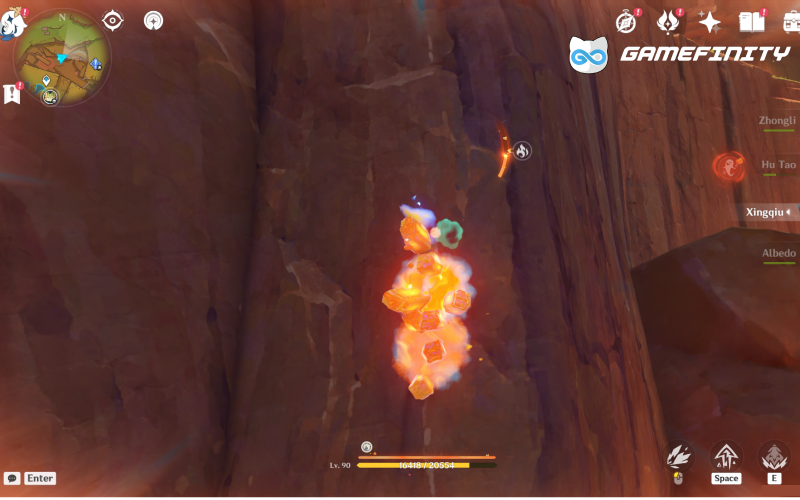Open the Adventurer Handbook book icon
Viewport: 800px width, 500px height.
pos(751,22)
